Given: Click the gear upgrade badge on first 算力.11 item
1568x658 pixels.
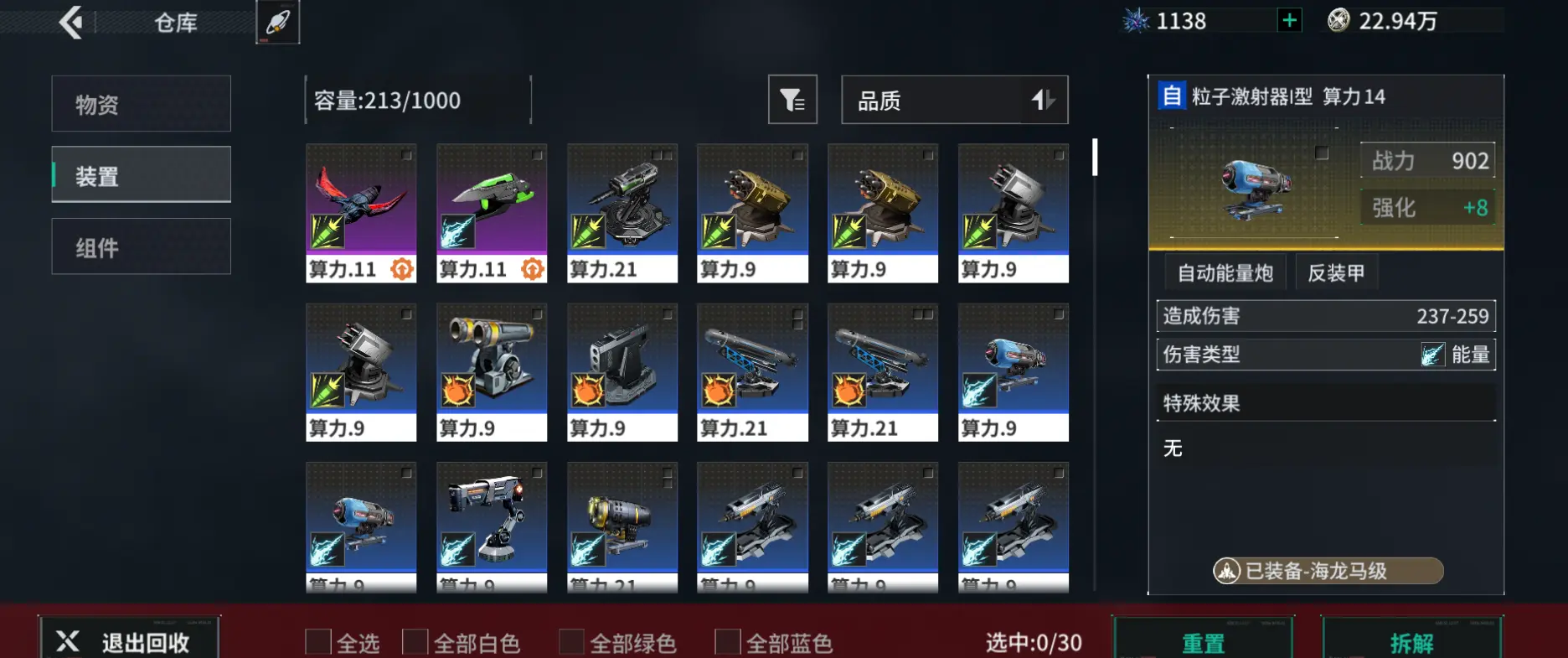Looking at the screenshot, I should [401, 270].
